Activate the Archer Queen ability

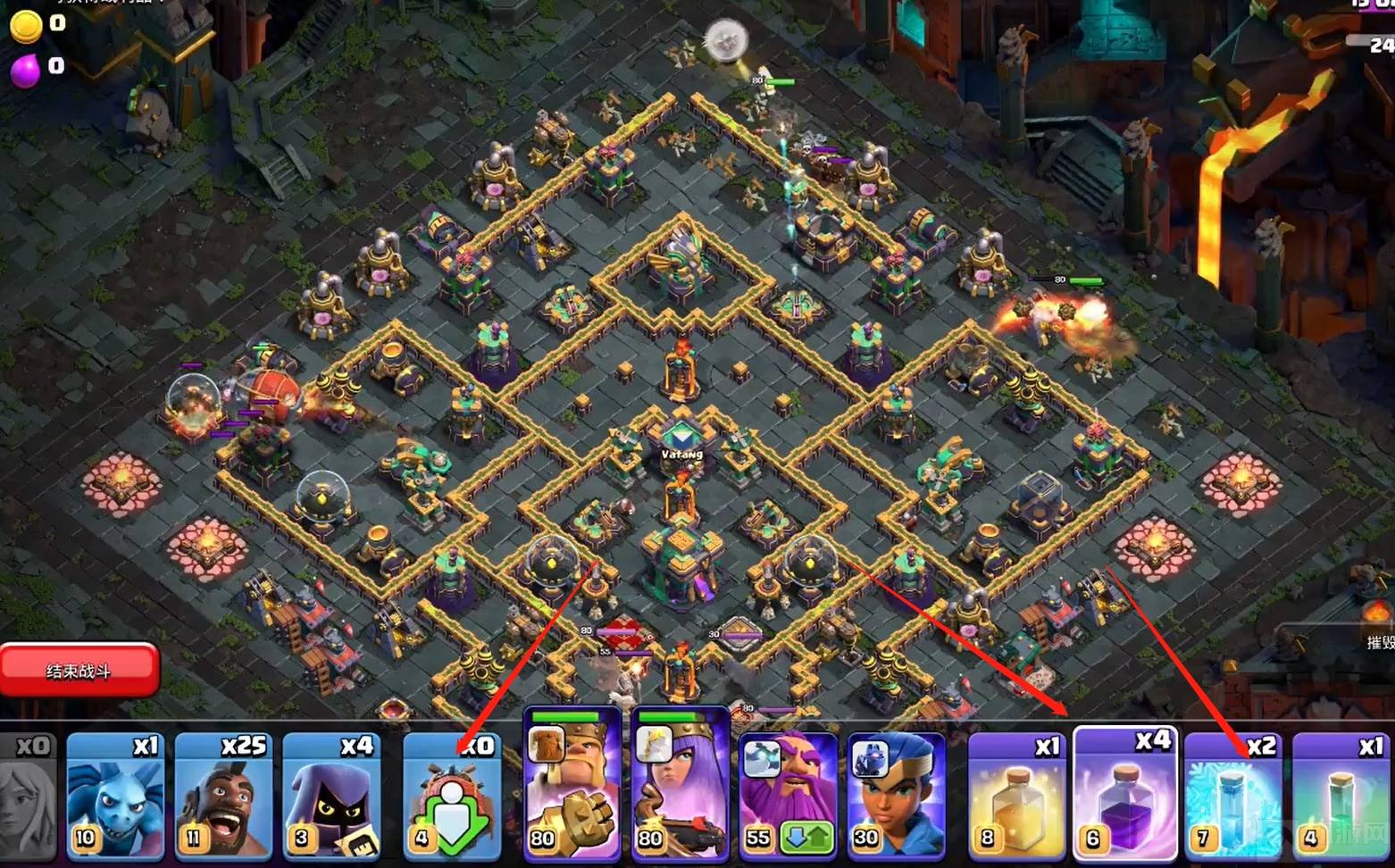(x=681, y=786)
